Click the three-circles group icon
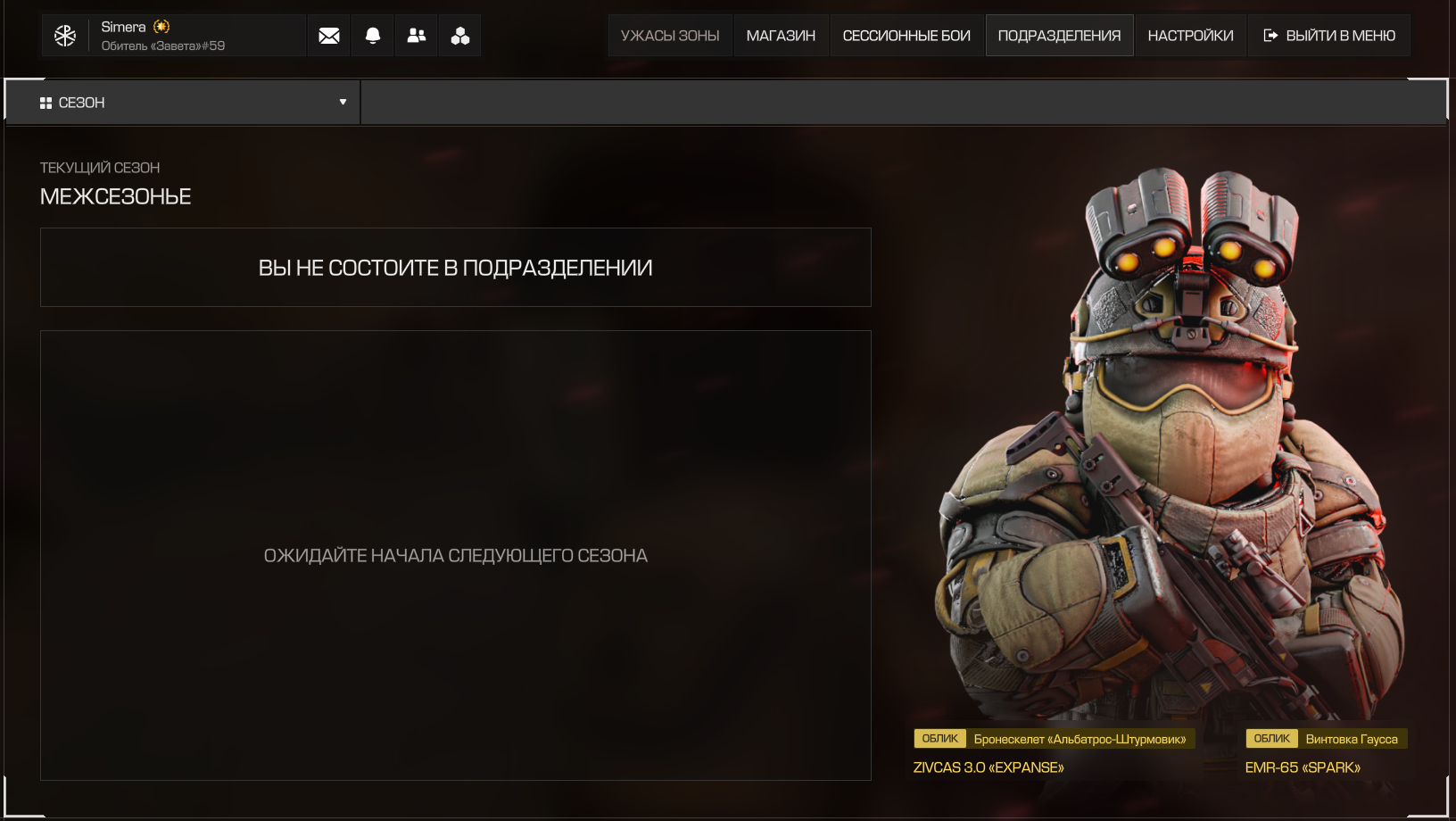This screenshot has width=1456, height=821. coord(460,36)
